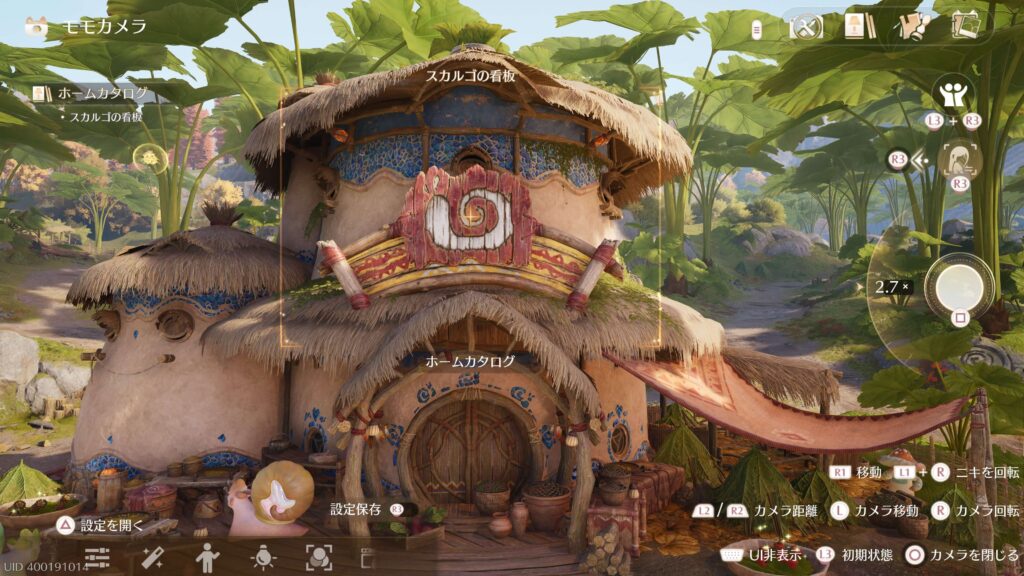Open the character pose options
Screen dimensions: 1024x576
[x=207, y=557]
